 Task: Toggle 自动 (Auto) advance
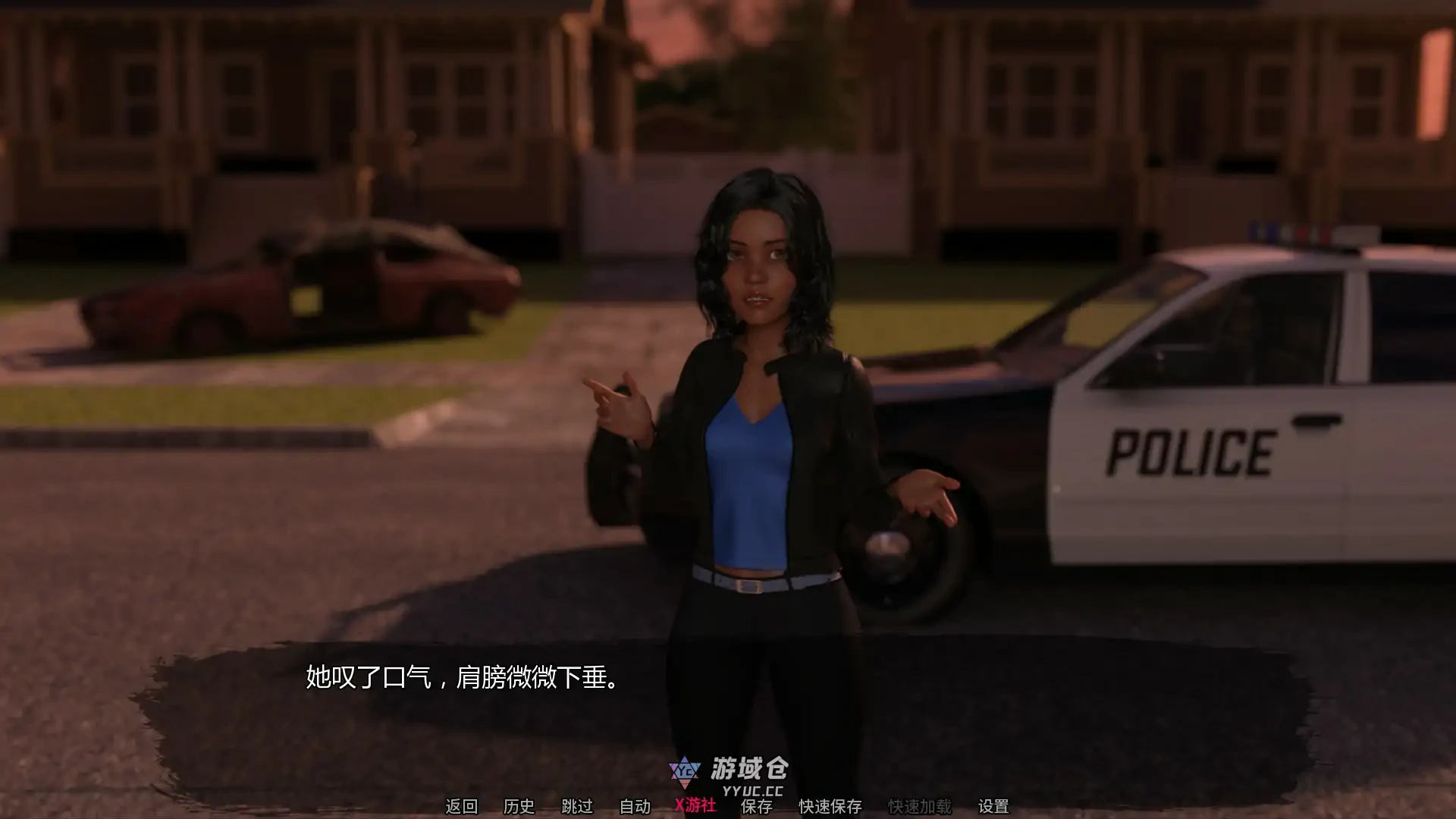coord(635,806)
